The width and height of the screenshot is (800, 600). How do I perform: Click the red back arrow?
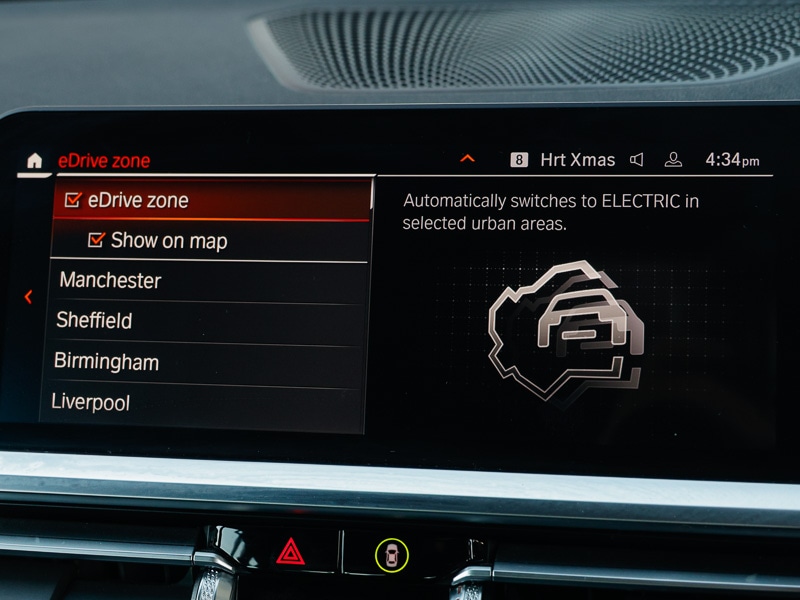tap(28, 297)
